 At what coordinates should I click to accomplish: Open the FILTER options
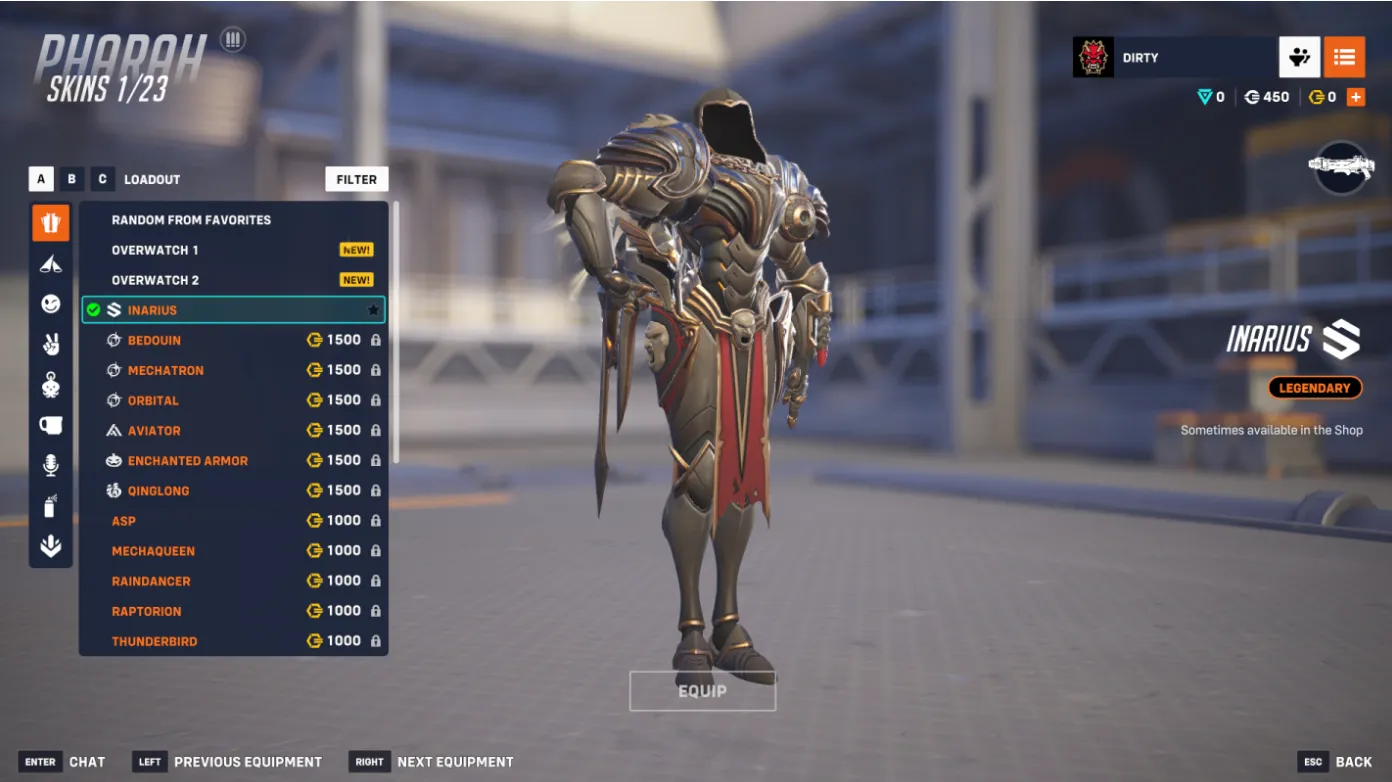(x=356, y=179)
